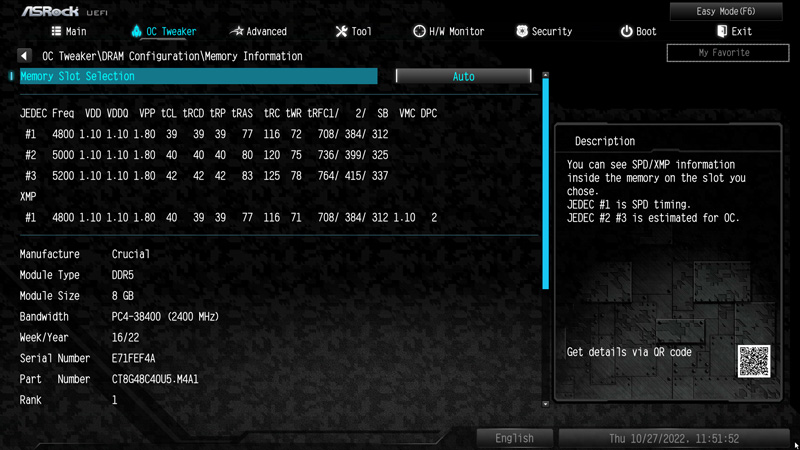Switch to the Security tab
This screenshot has height=450, width=800.
pos(544,32)
